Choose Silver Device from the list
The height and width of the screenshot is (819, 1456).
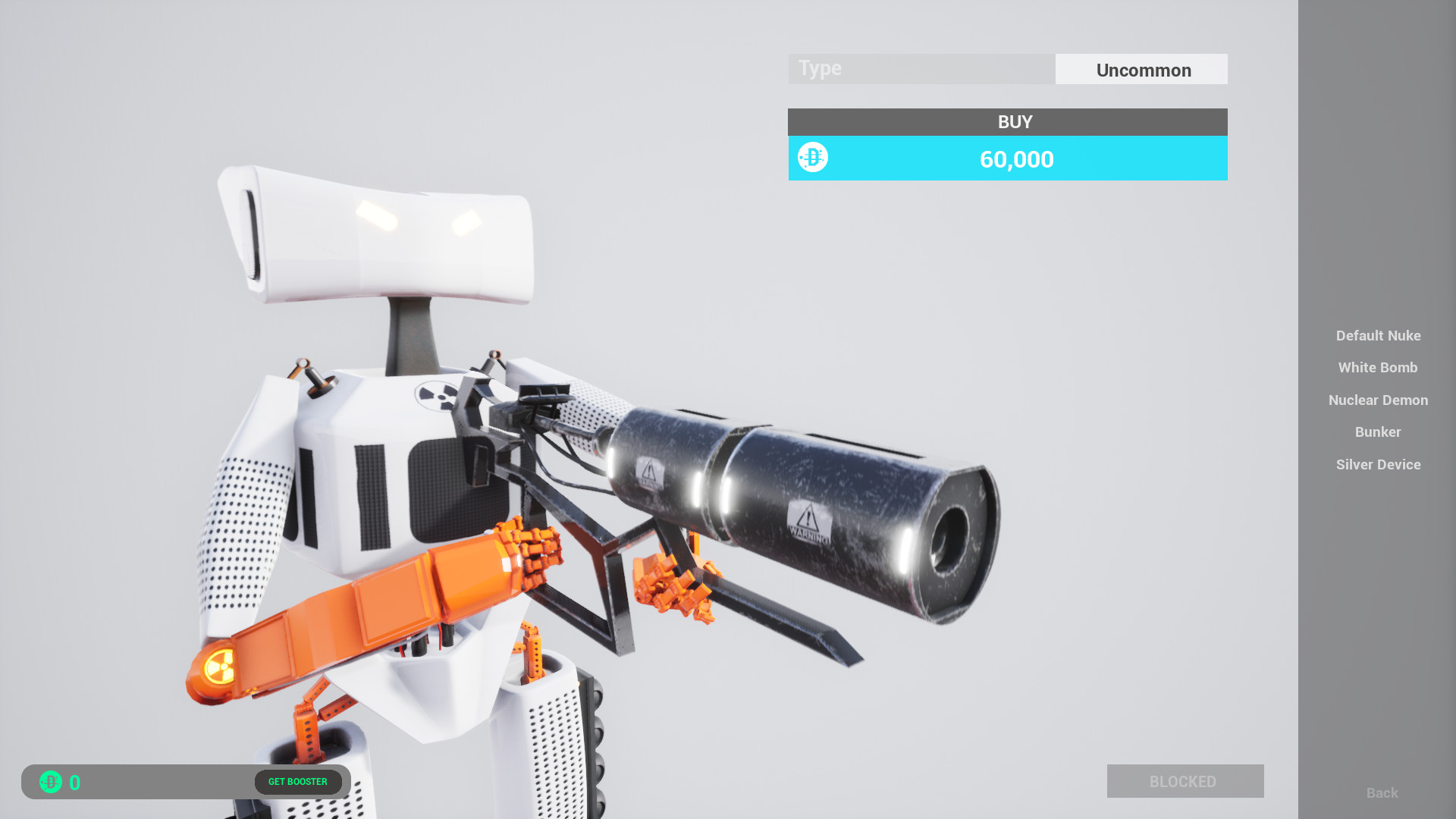pos(1378,464)
